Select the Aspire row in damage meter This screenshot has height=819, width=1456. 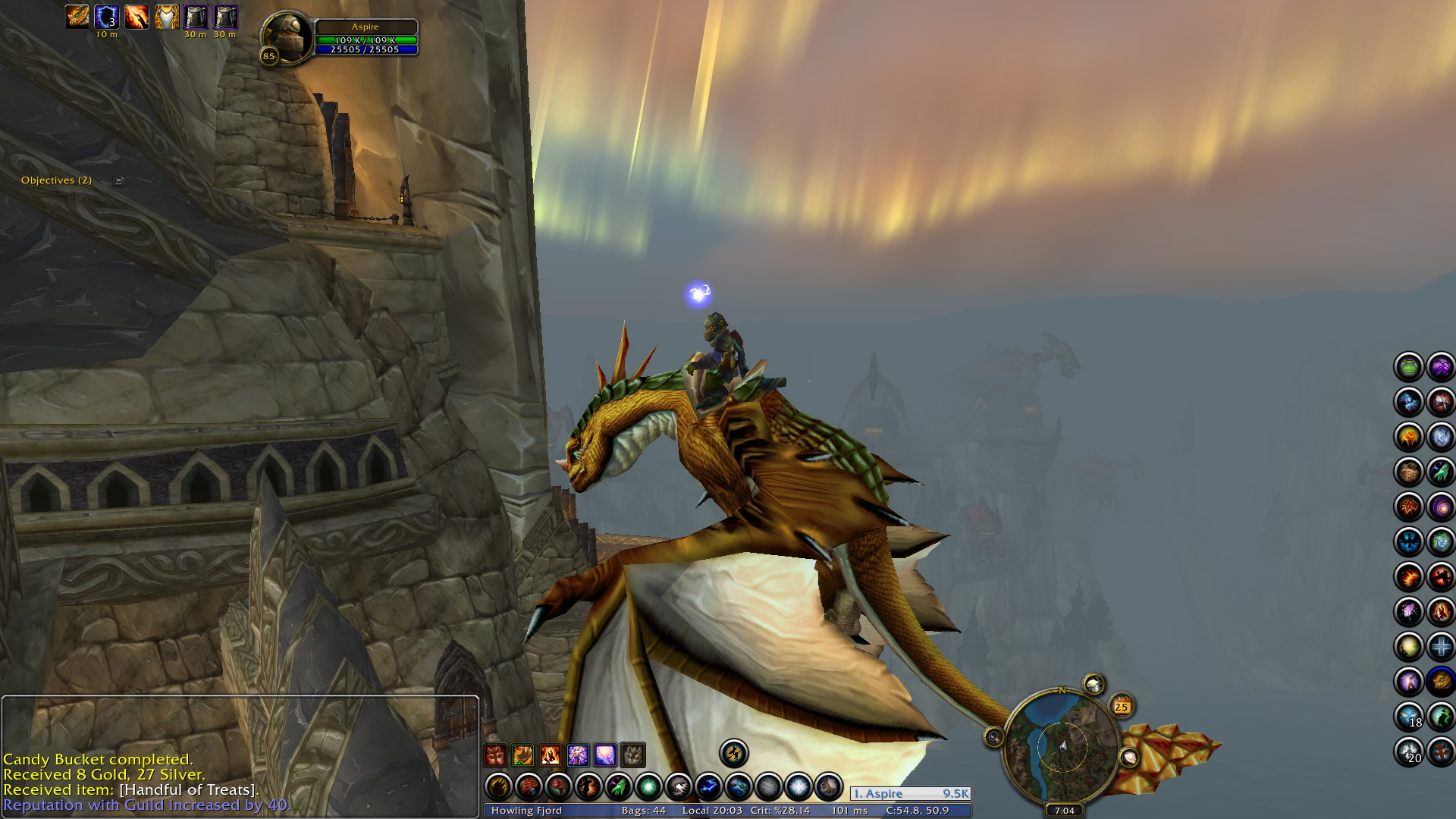(x=910, y=794)
